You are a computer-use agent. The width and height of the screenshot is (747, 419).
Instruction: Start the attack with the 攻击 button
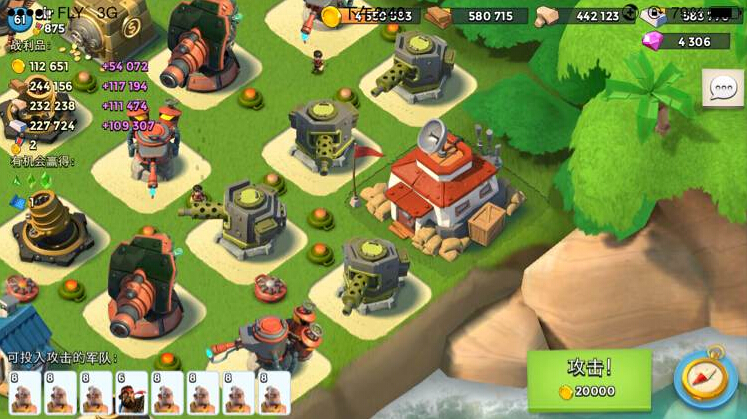tap(589, 378)
